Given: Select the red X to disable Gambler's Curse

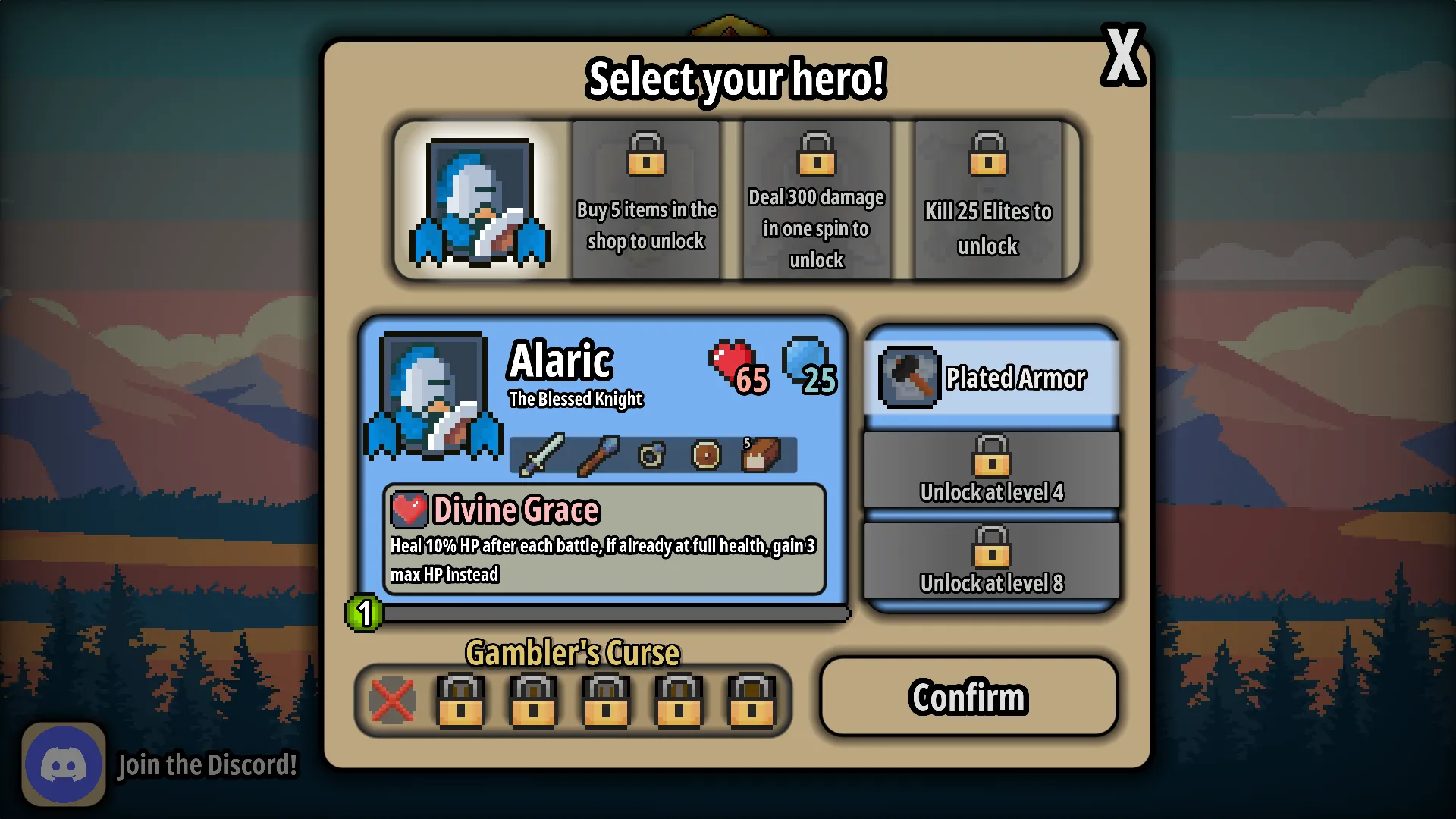Looking at the screenshot, I should click(x=391, y=701).
